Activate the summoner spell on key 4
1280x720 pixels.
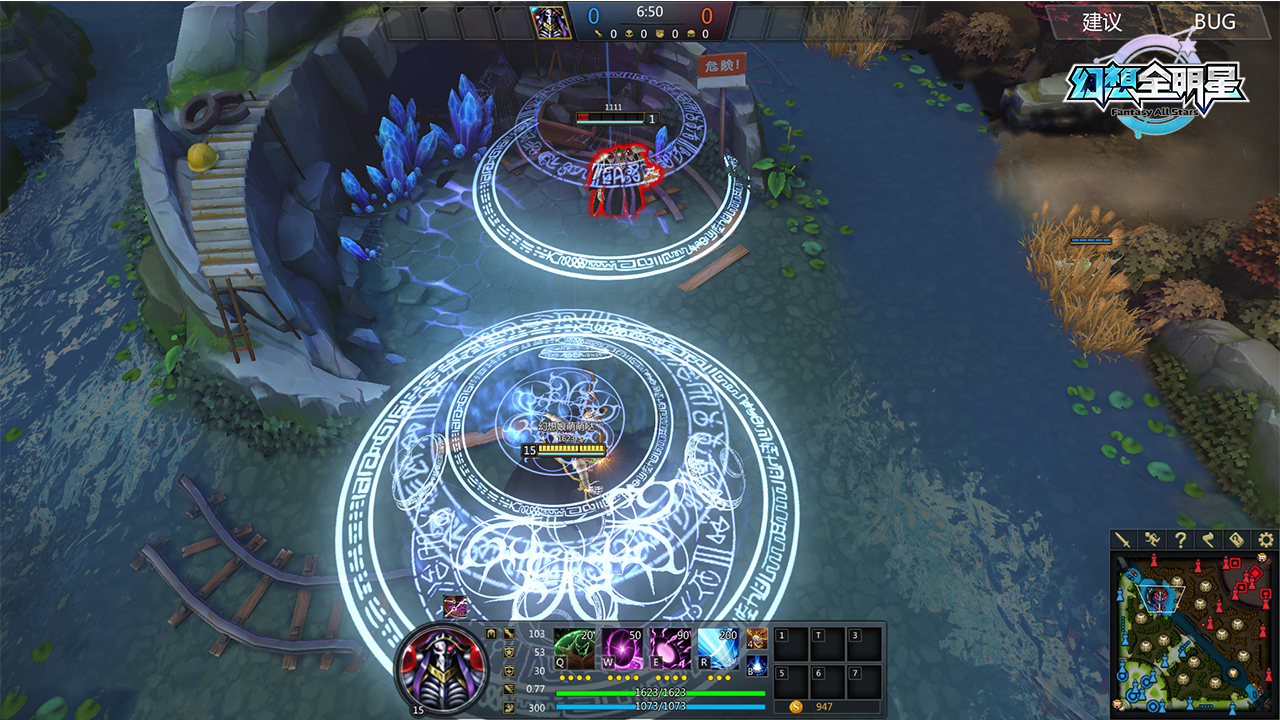757,638
